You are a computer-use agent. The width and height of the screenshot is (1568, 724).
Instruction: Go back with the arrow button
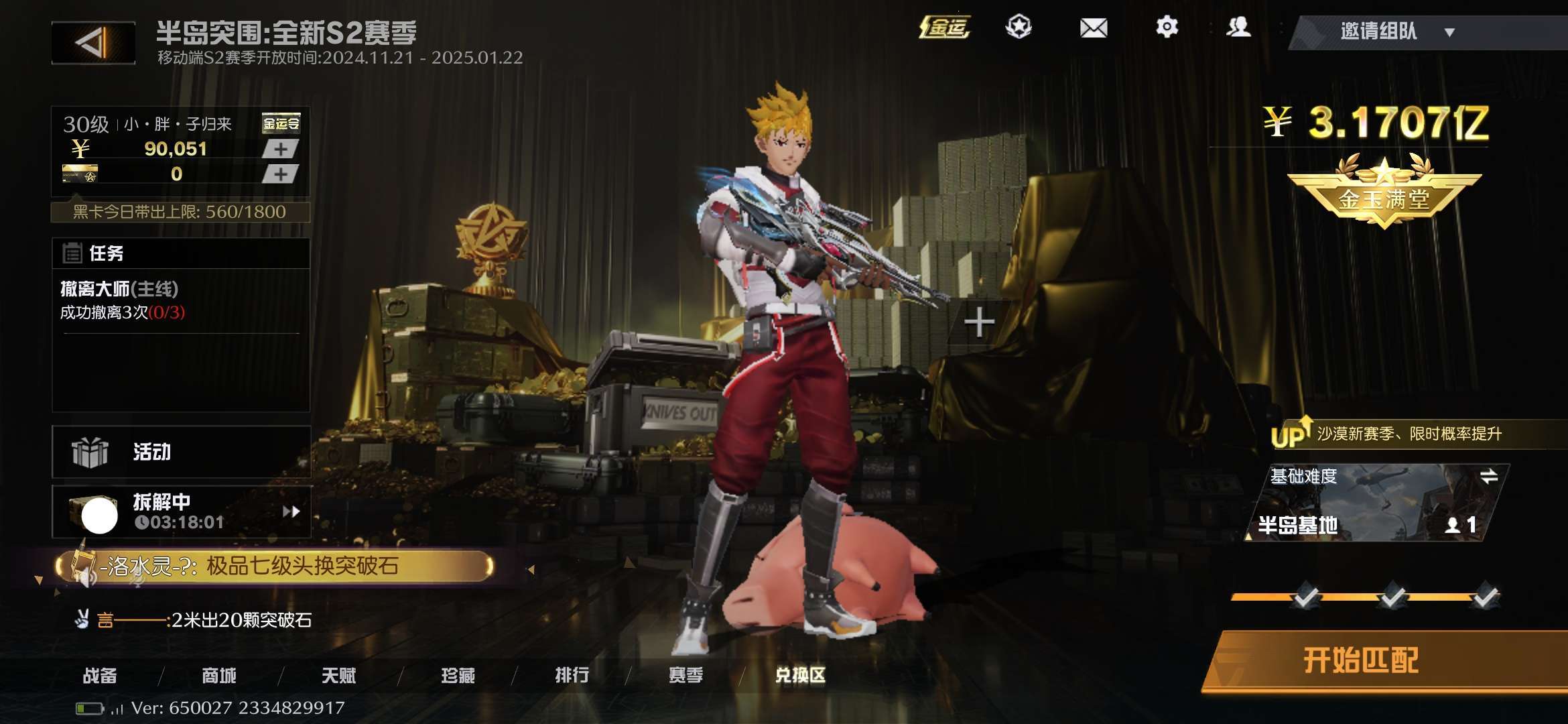[93, 43]
